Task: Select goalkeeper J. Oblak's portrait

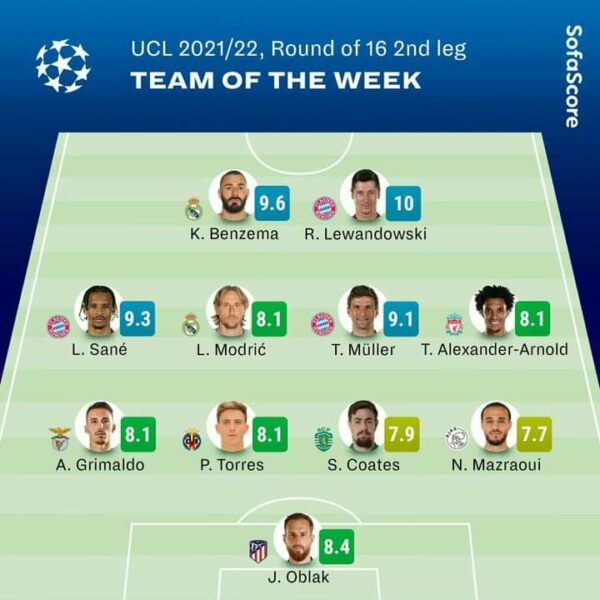Action: (x=297, y=538)
